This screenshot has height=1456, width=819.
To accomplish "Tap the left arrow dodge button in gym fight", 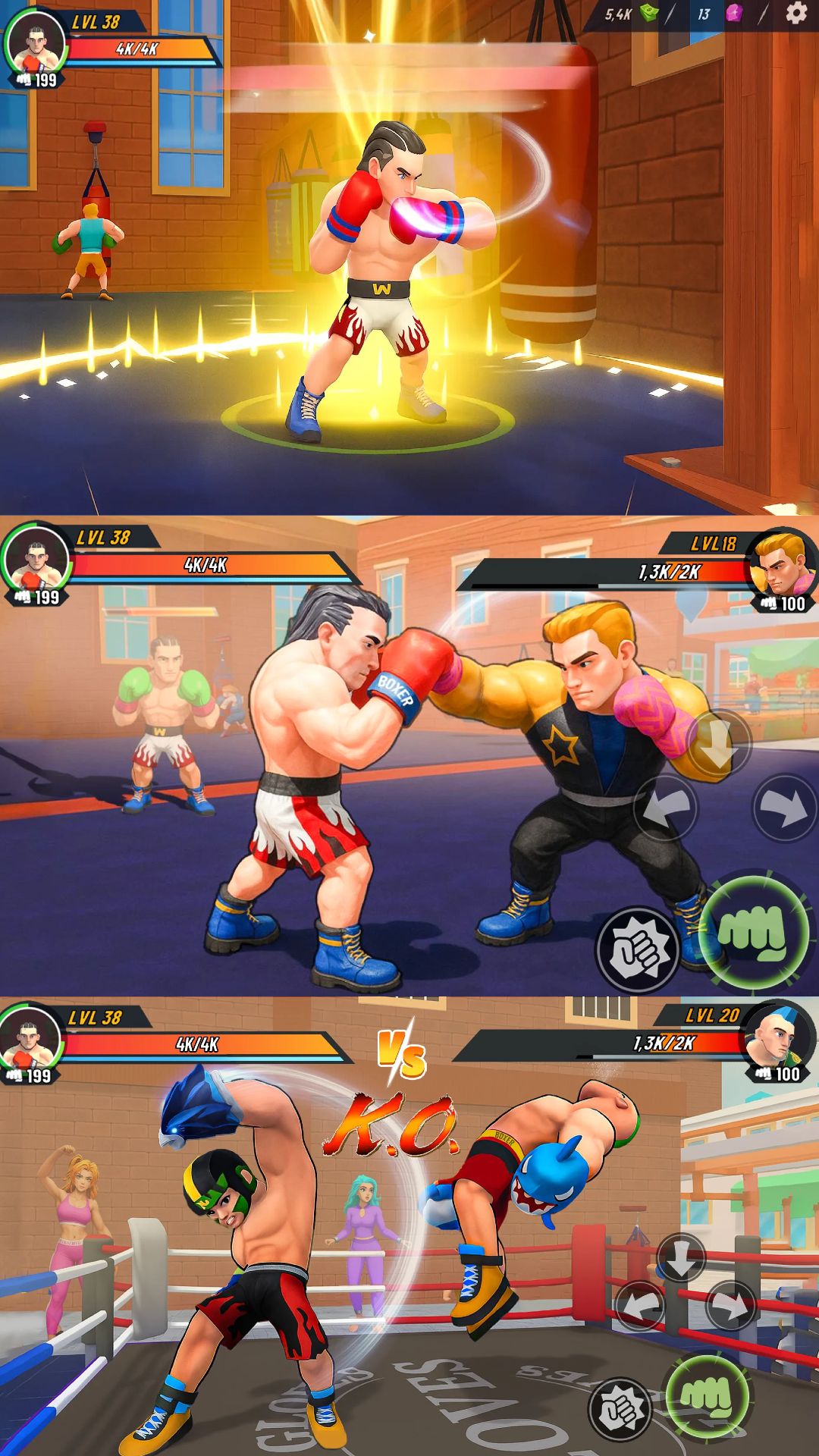I will (665, 808).
